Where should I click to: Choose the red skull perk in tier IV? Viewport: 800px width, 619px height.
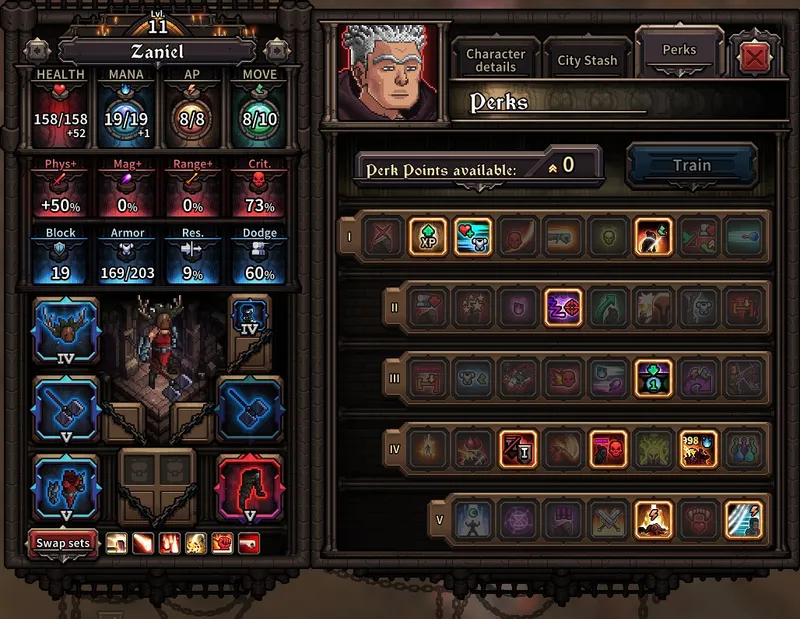608,449
